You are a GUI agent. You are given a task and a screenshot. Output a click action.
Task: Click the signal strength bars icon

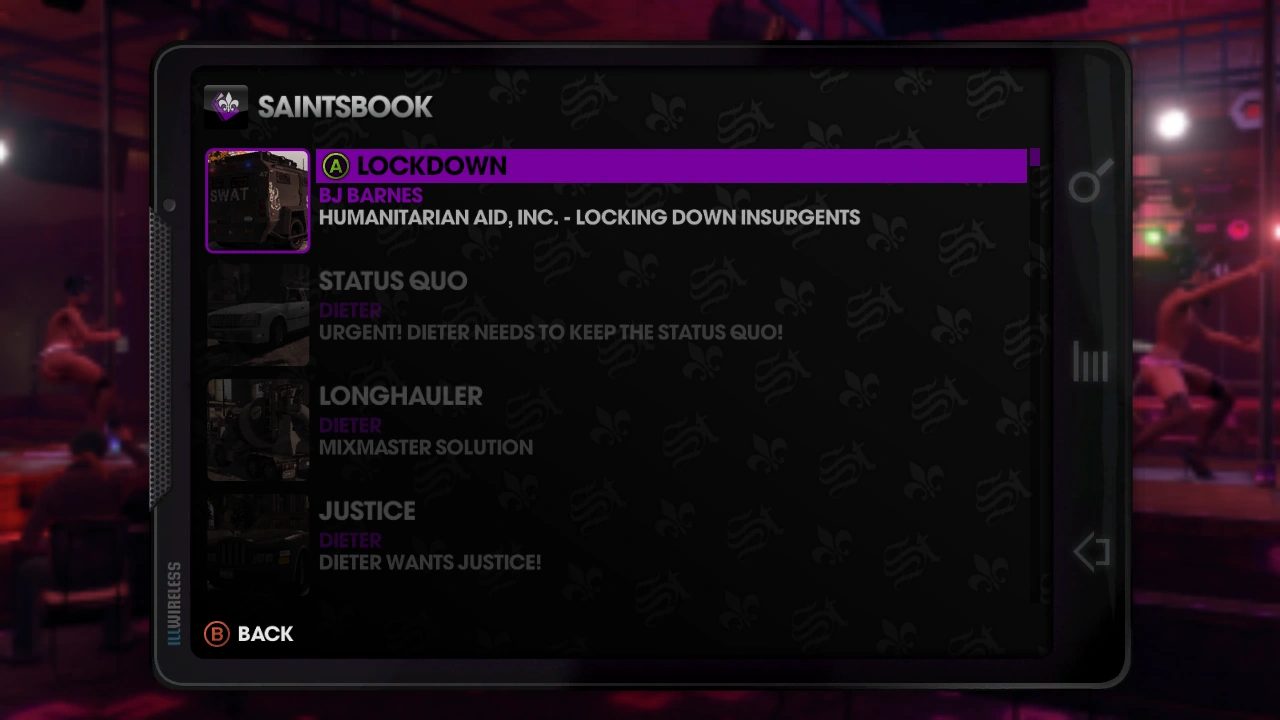pos(1089,362)
